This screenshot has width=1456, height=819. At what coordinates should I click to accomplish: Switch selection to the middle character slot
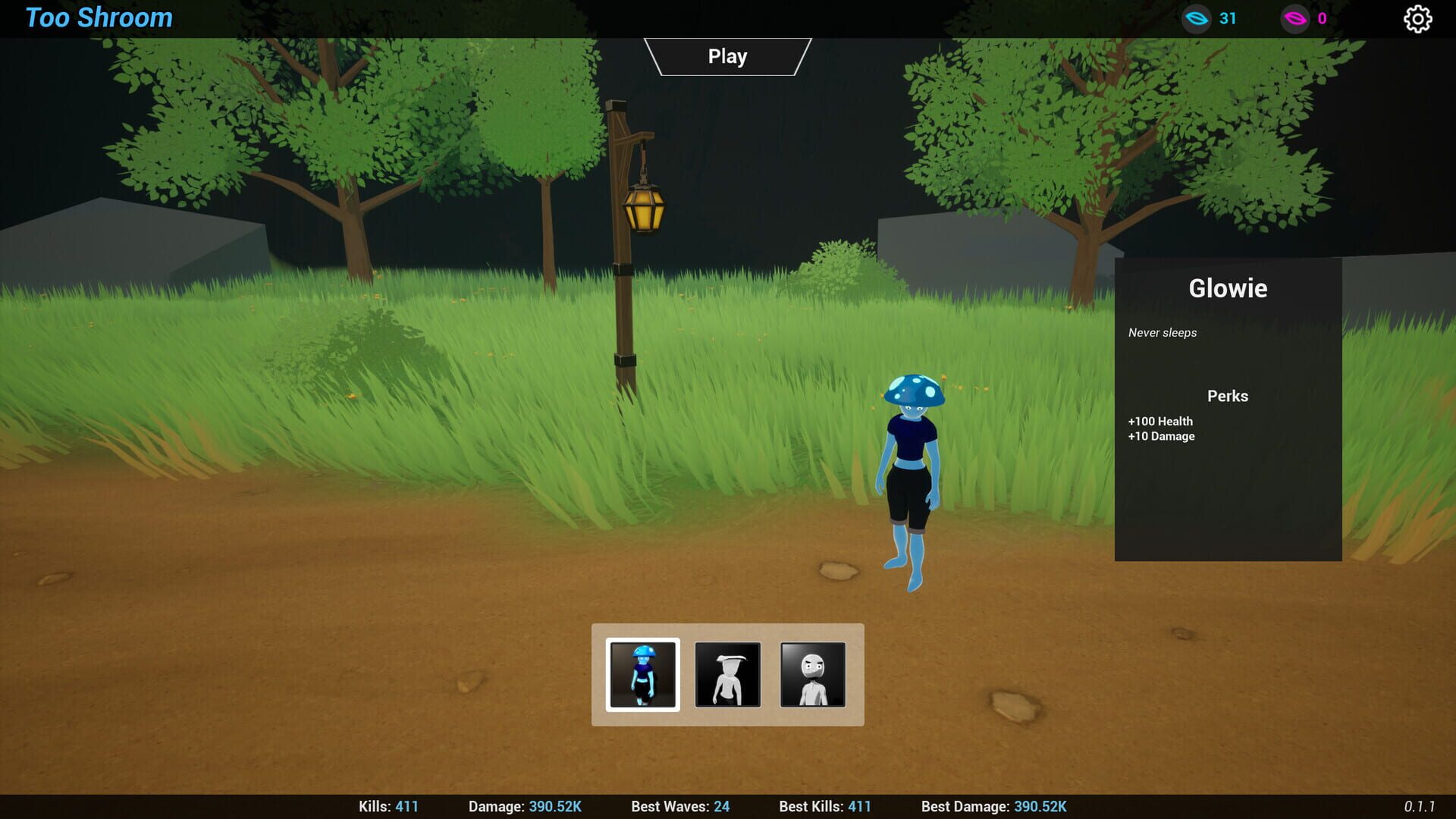click(727, 674)
